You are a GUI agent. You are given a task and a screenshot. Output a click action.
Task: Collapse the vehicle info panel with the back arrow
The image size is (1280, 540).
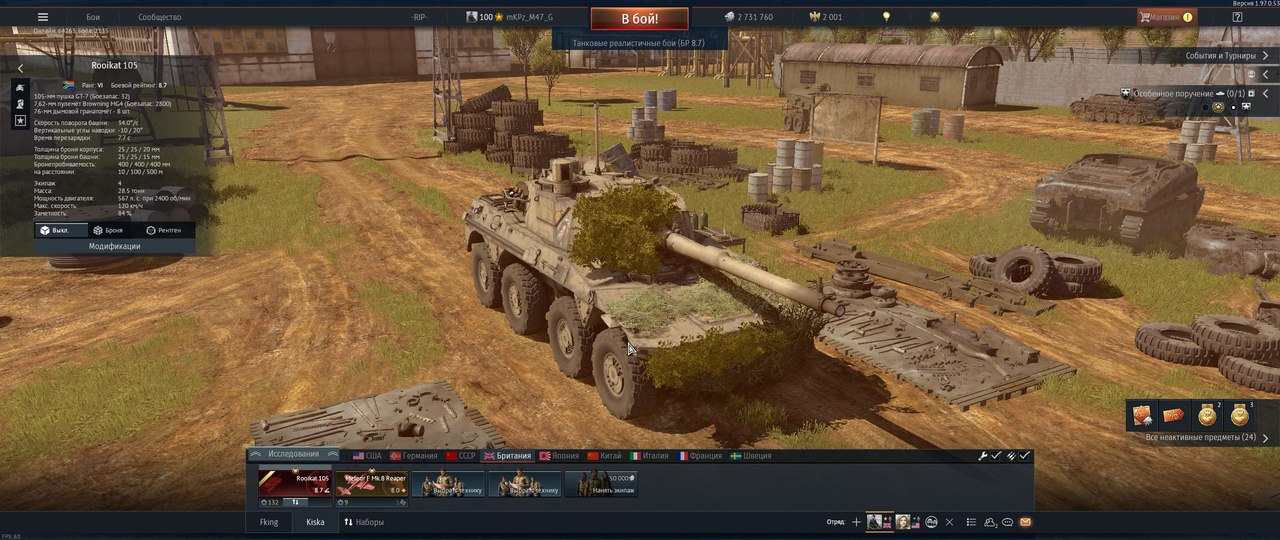tap(20, 68)
